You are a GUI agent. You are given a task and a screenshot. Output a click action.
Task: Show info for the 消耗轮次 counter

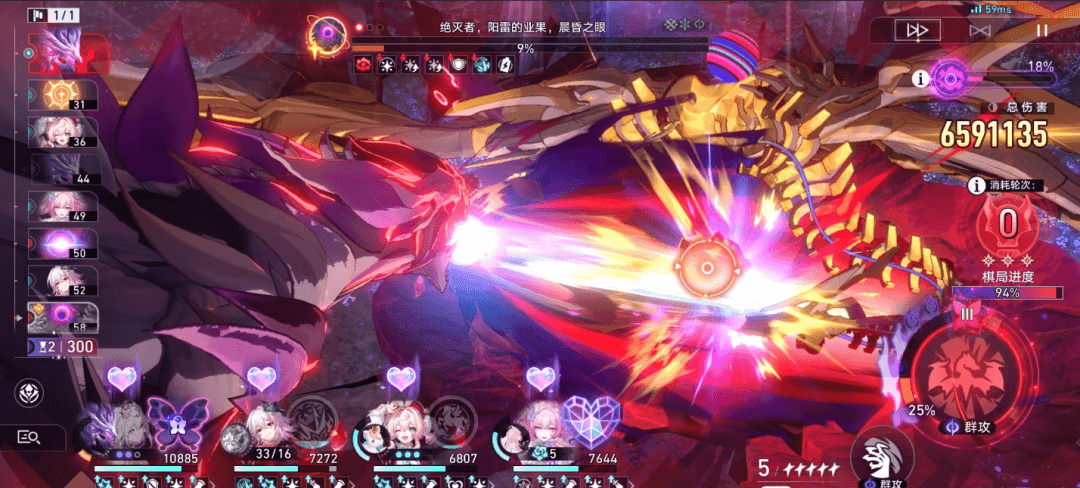point(976,185)
